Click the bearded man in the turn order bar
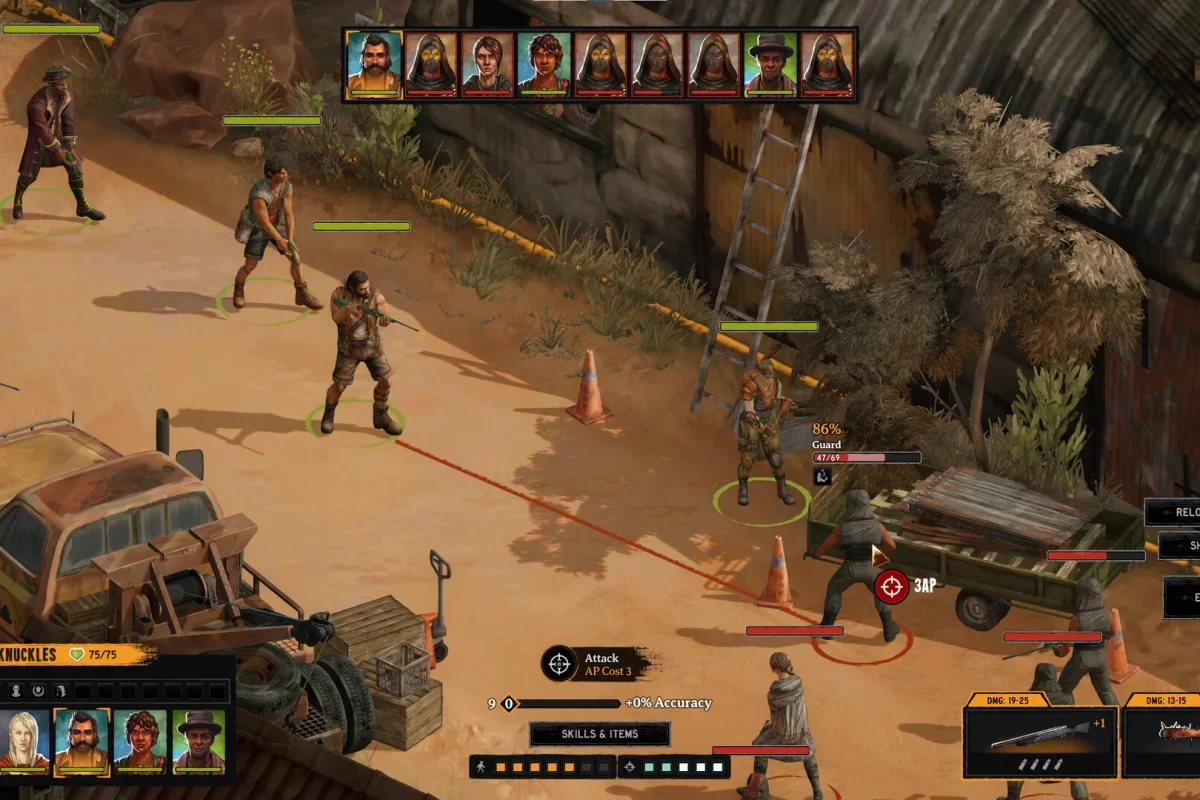The image size is (1200, 800). click(373, 64)
